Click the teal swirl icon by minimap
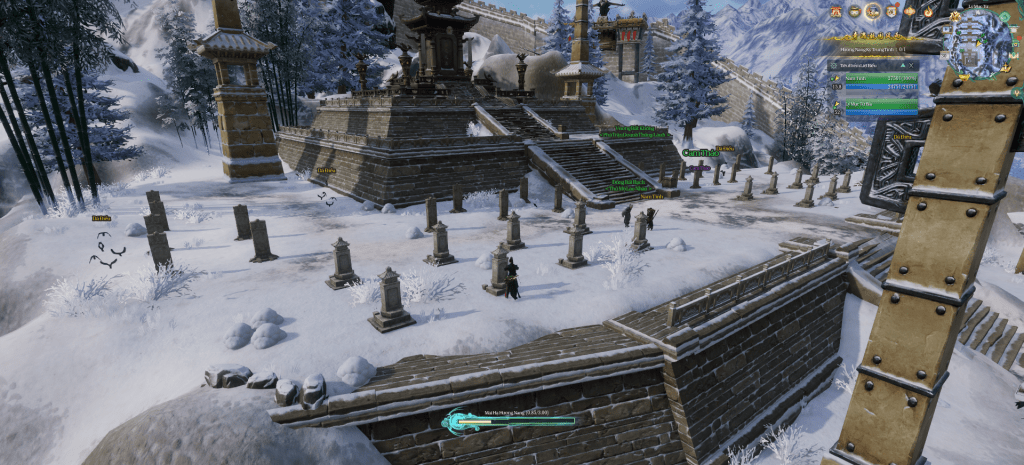The width and height of the screenshot is (1024, 465). point(1004,17)
